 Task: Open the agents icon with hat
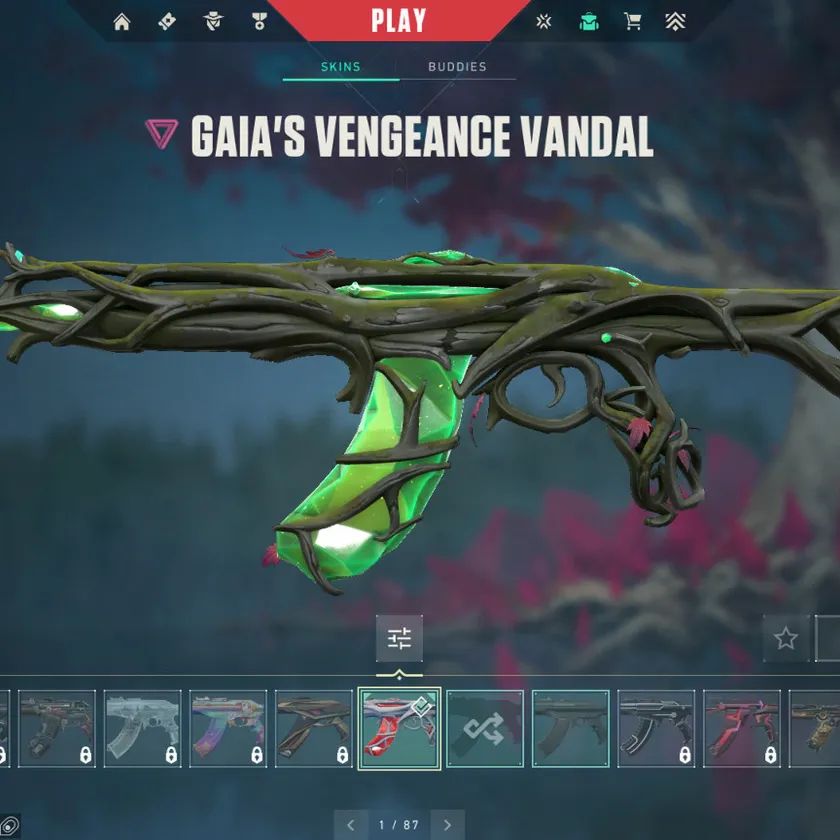(212, 22)
